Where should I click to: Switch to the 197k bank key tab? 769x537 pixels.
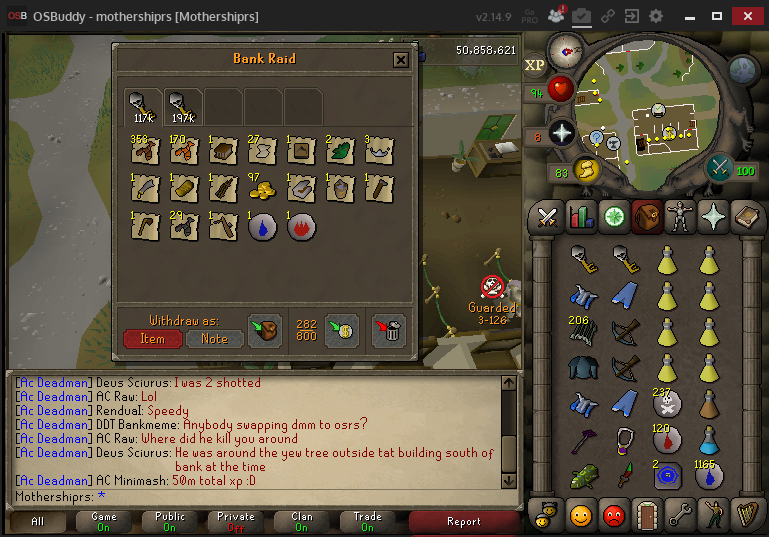point(183,105)
